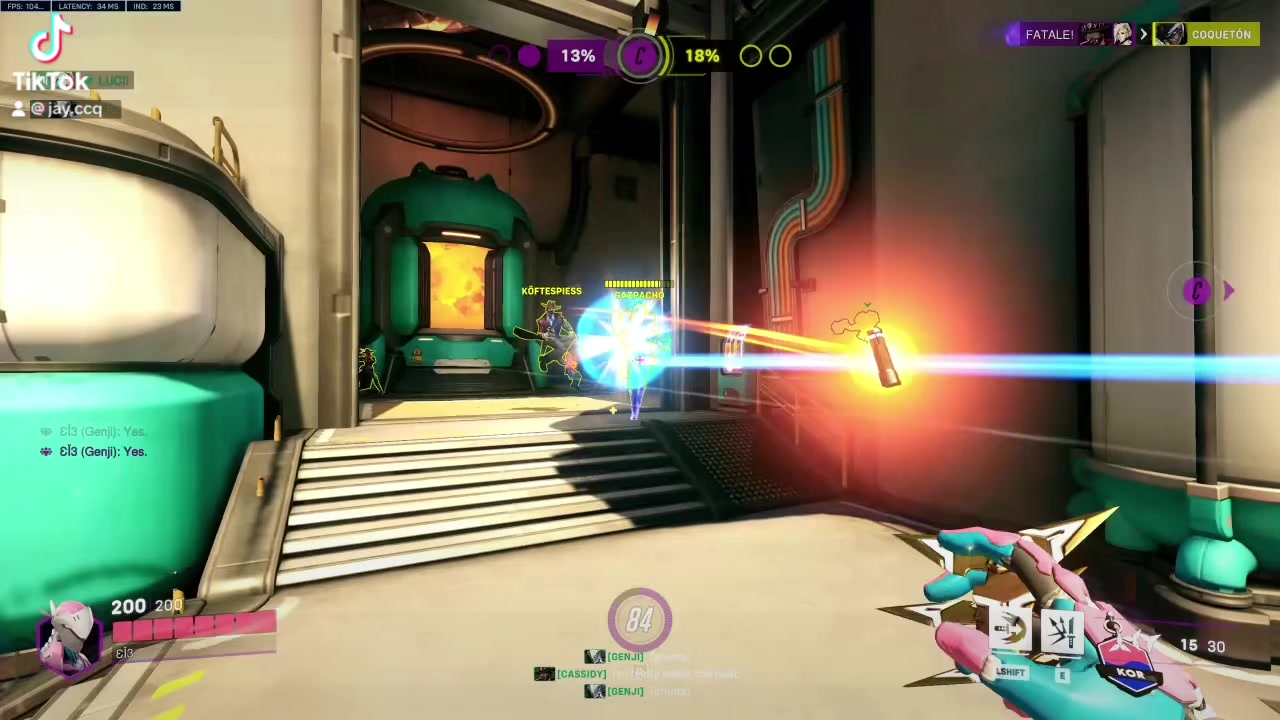The height and width of the screenshot is (720, 1280).
Task: Click the objective C control point indicator
Action: point(640,56)
